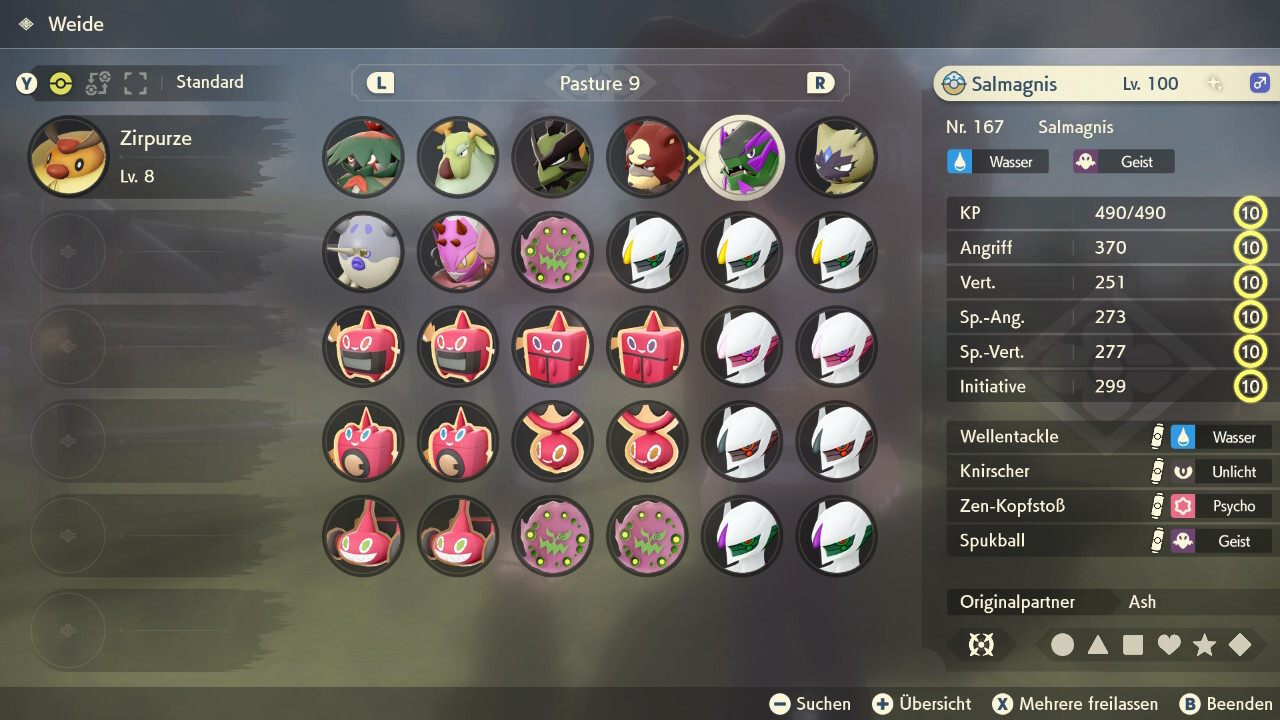The image size is (1280, 720).
Task: Choose the green Wyrdeer portrait with antlers
Action: point(458,158)
